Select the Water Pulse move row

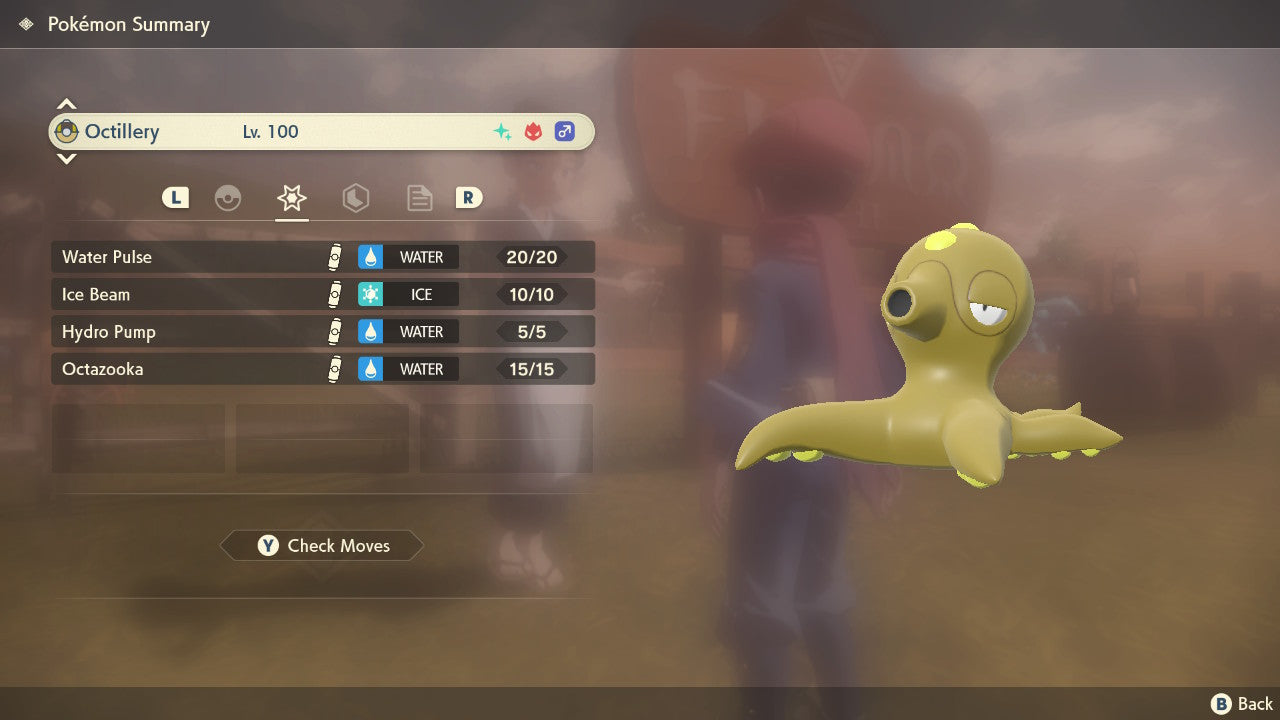click(322, 257)
